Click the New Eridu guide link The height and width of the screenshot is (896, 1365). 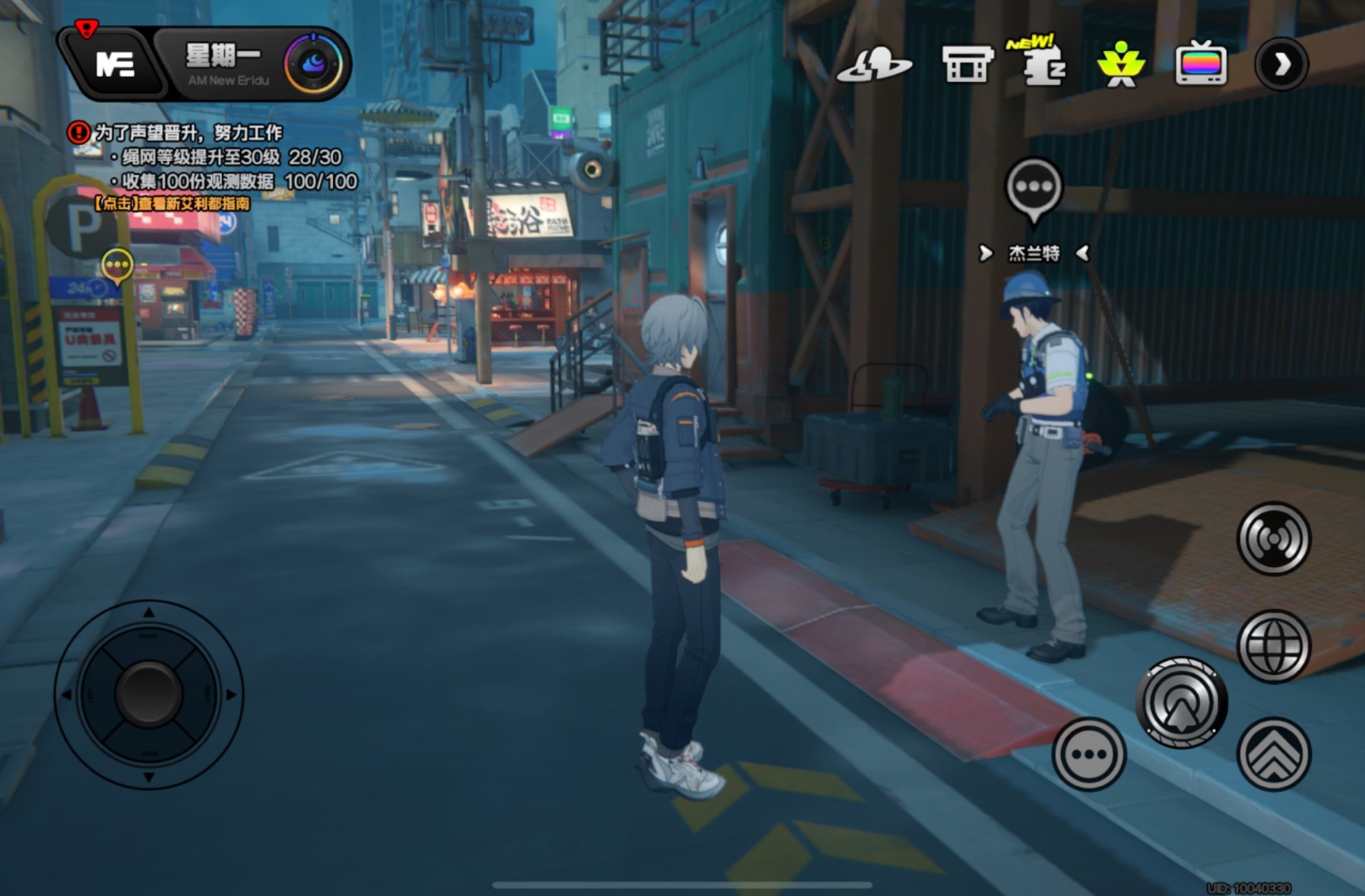[173, 204]
